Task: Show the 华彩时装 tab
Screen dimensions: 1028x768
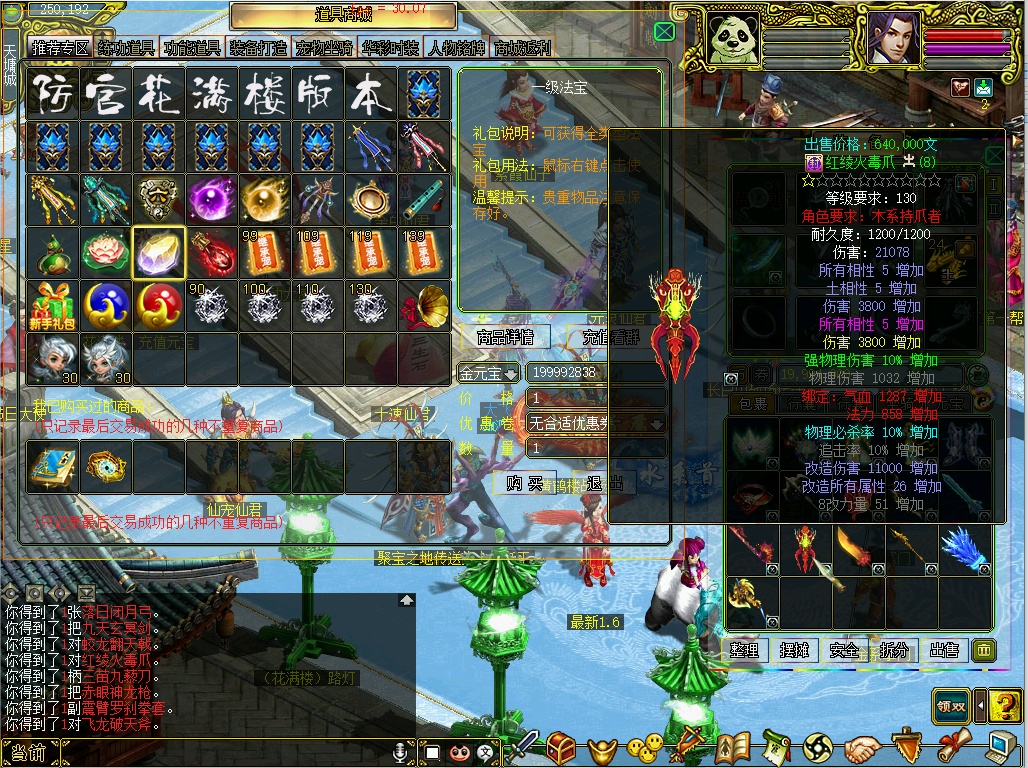Action: 390,48
